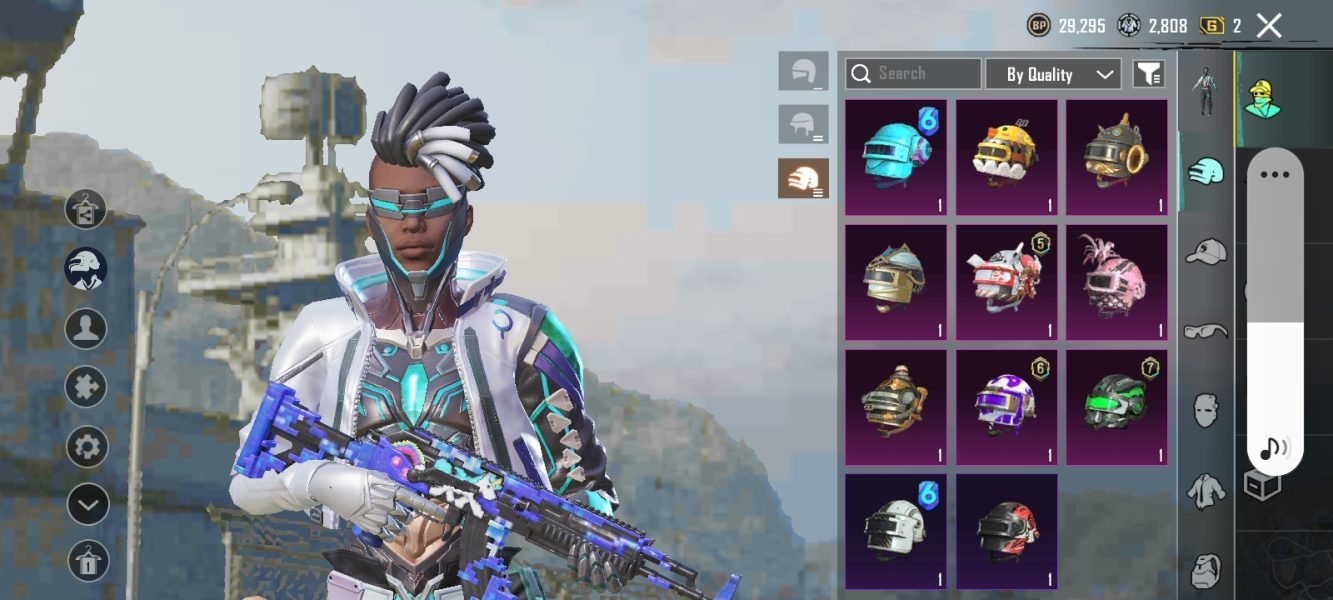The width and height of the screenshot is (1333, 600).
Task: Select the black and red helmet
Action: [1006, 531]
